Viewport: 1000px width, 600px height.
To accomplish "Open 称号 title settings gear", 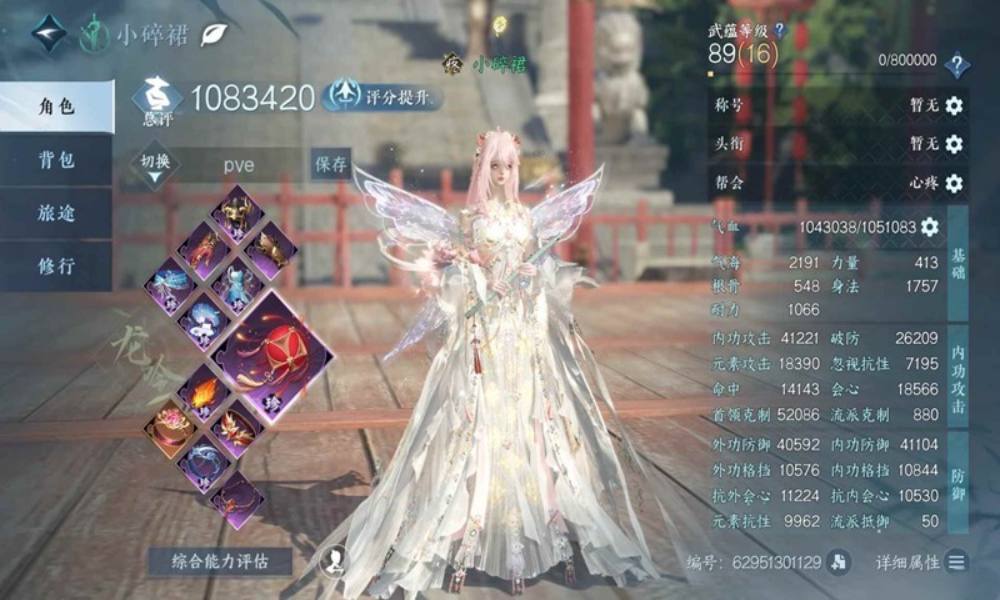I will pos(954,106).
